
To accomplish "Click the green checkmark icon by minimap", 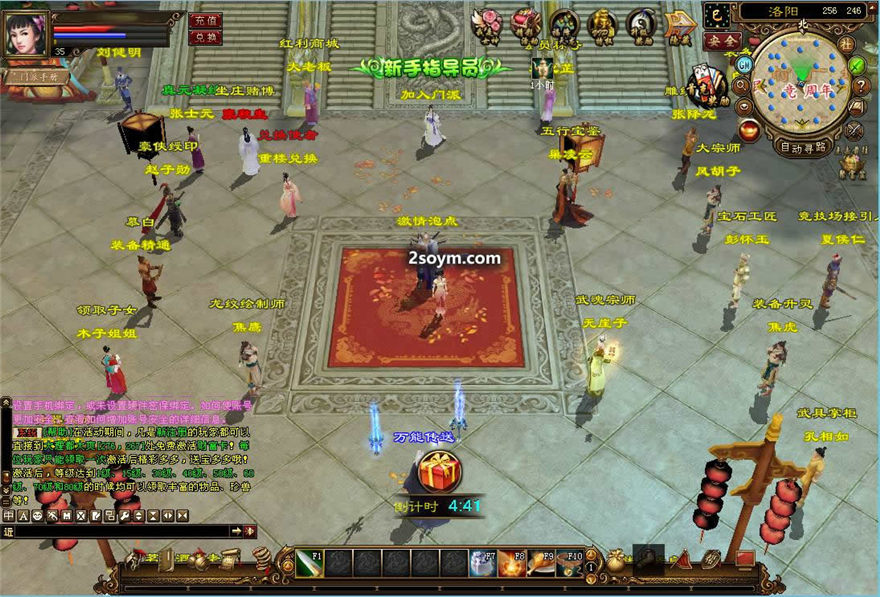I will pos(857,64).
